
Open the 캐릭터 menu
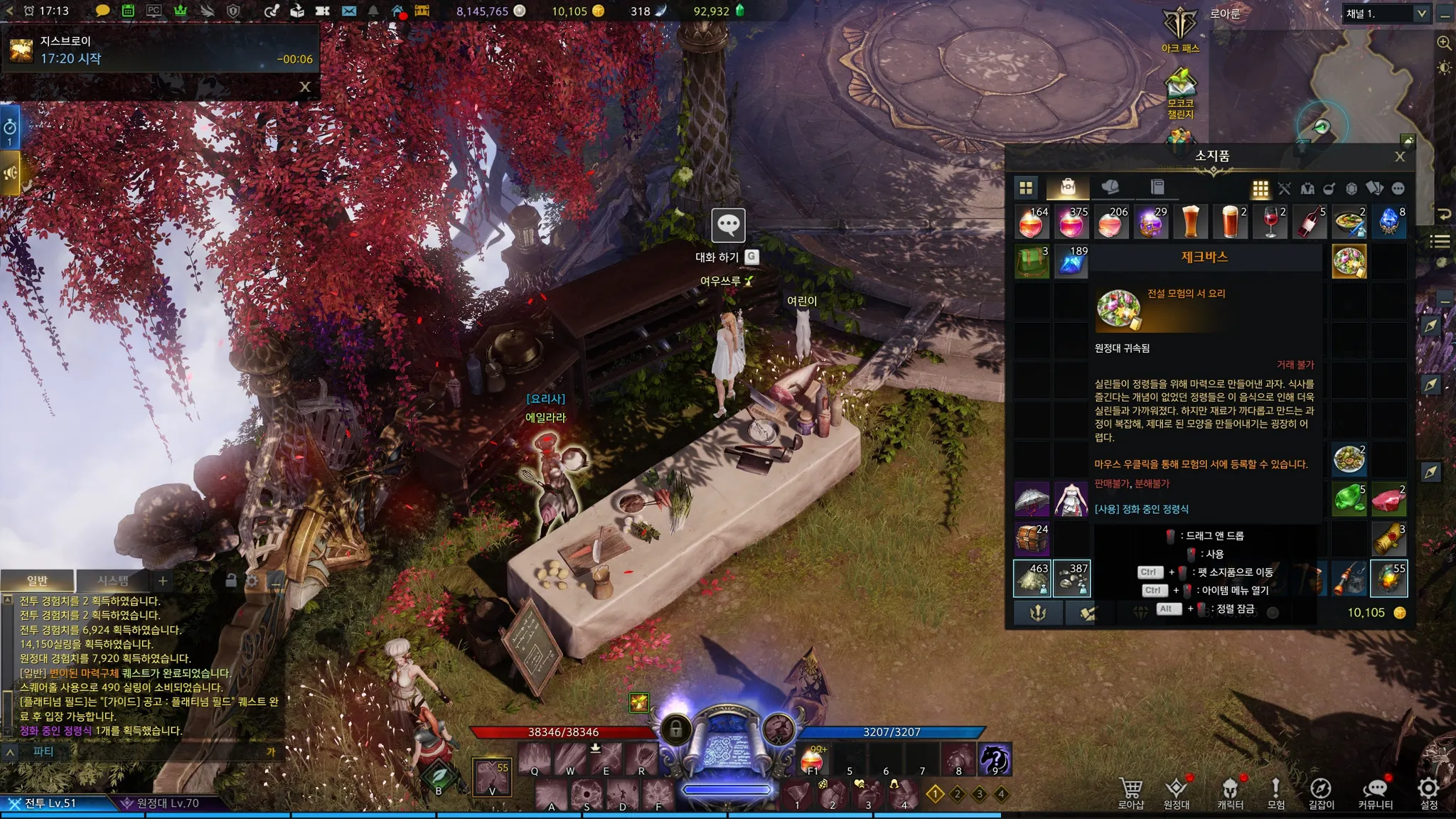(x=1230, y=792)
